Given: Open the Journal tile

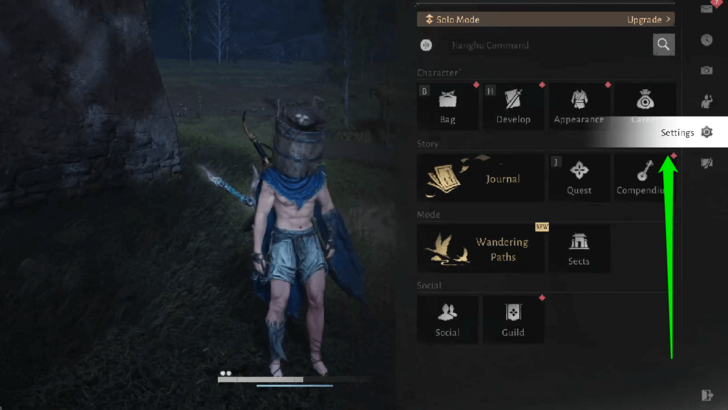Looking at the screenshot, I should point(481,177).
